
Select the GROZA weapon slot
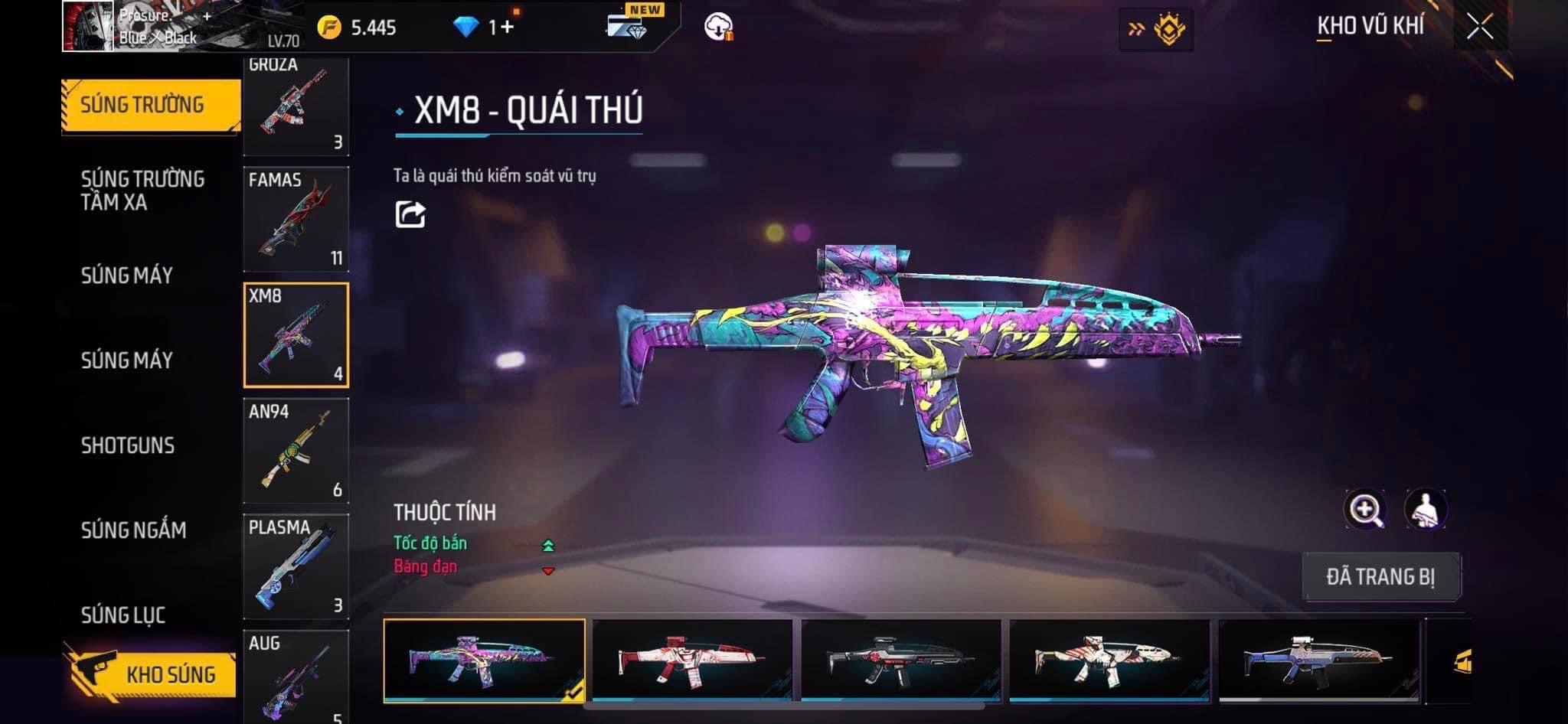(x=296, y=106)
